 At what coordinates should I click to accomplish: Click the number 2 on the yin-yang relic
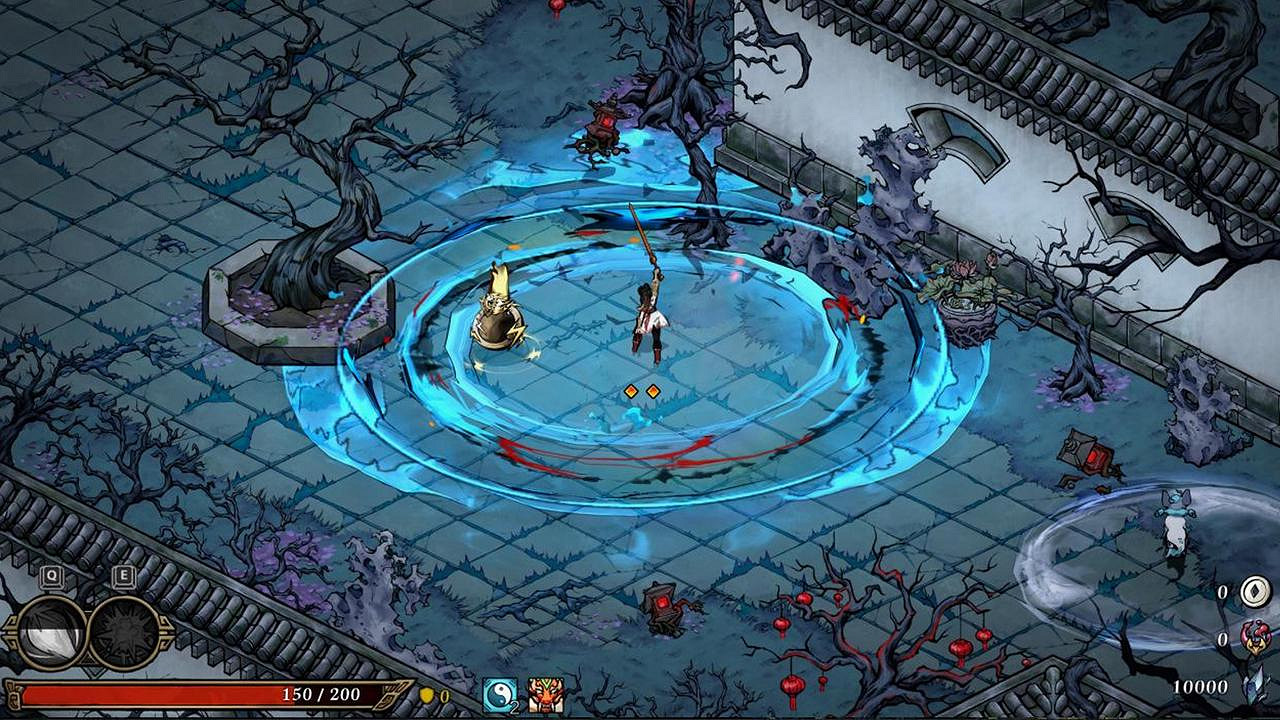(514, 707)
